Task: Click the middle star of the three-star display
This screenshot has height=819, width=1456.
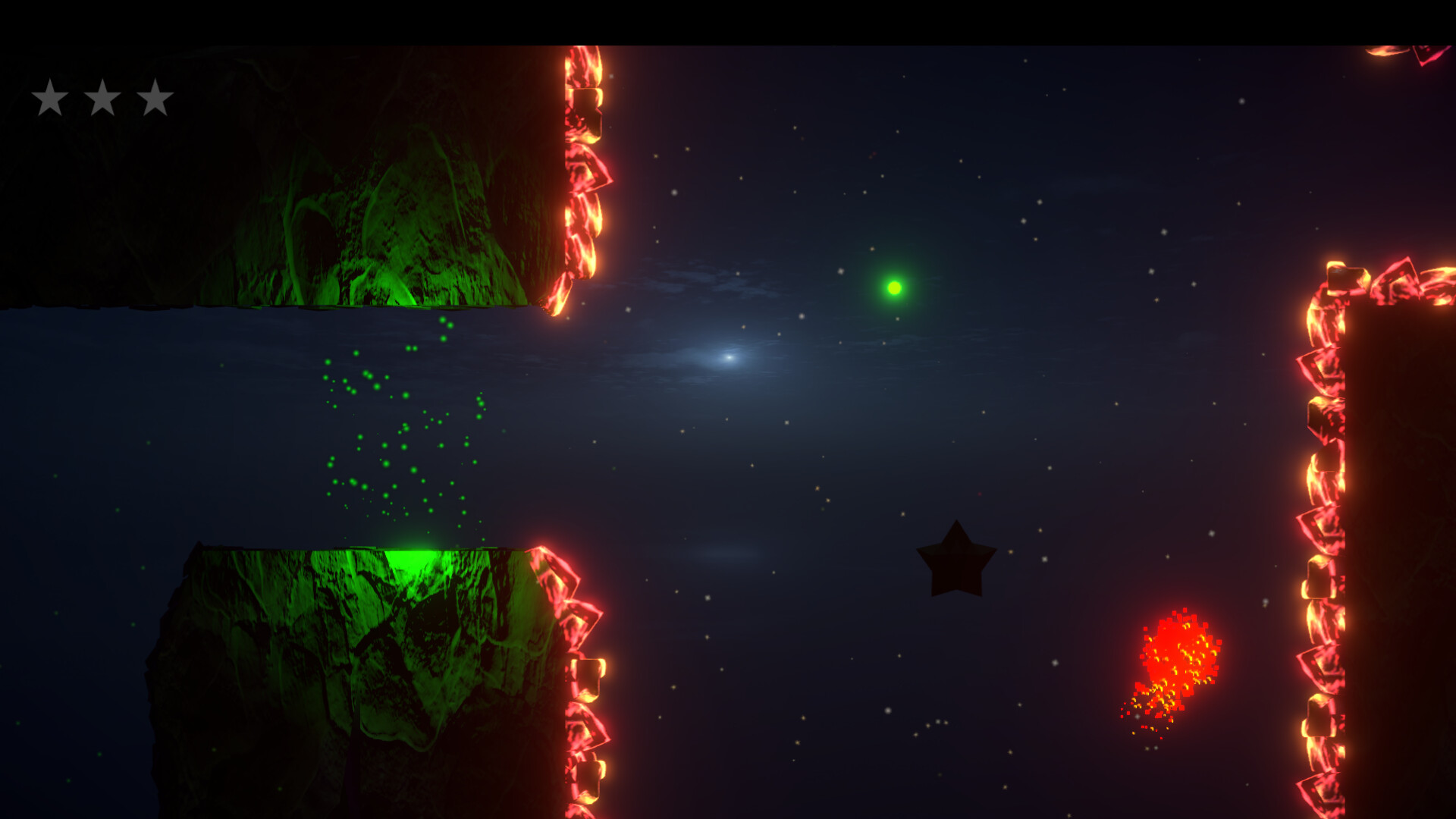Action: (102, 97)
